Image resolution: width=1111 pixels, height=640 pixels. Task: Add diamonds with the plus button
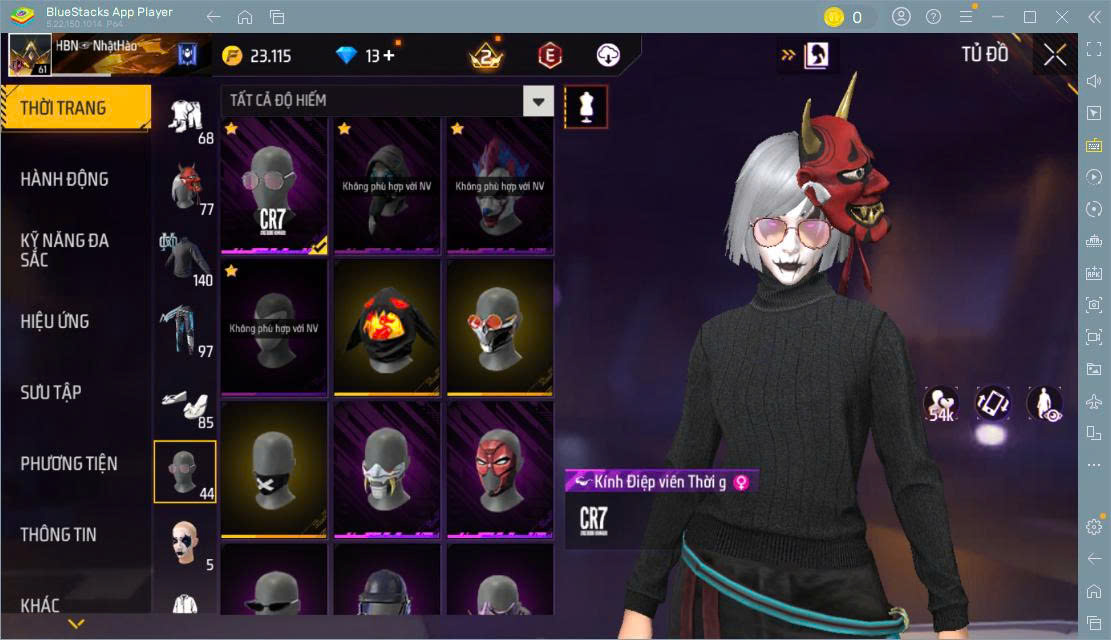(388, 56)
